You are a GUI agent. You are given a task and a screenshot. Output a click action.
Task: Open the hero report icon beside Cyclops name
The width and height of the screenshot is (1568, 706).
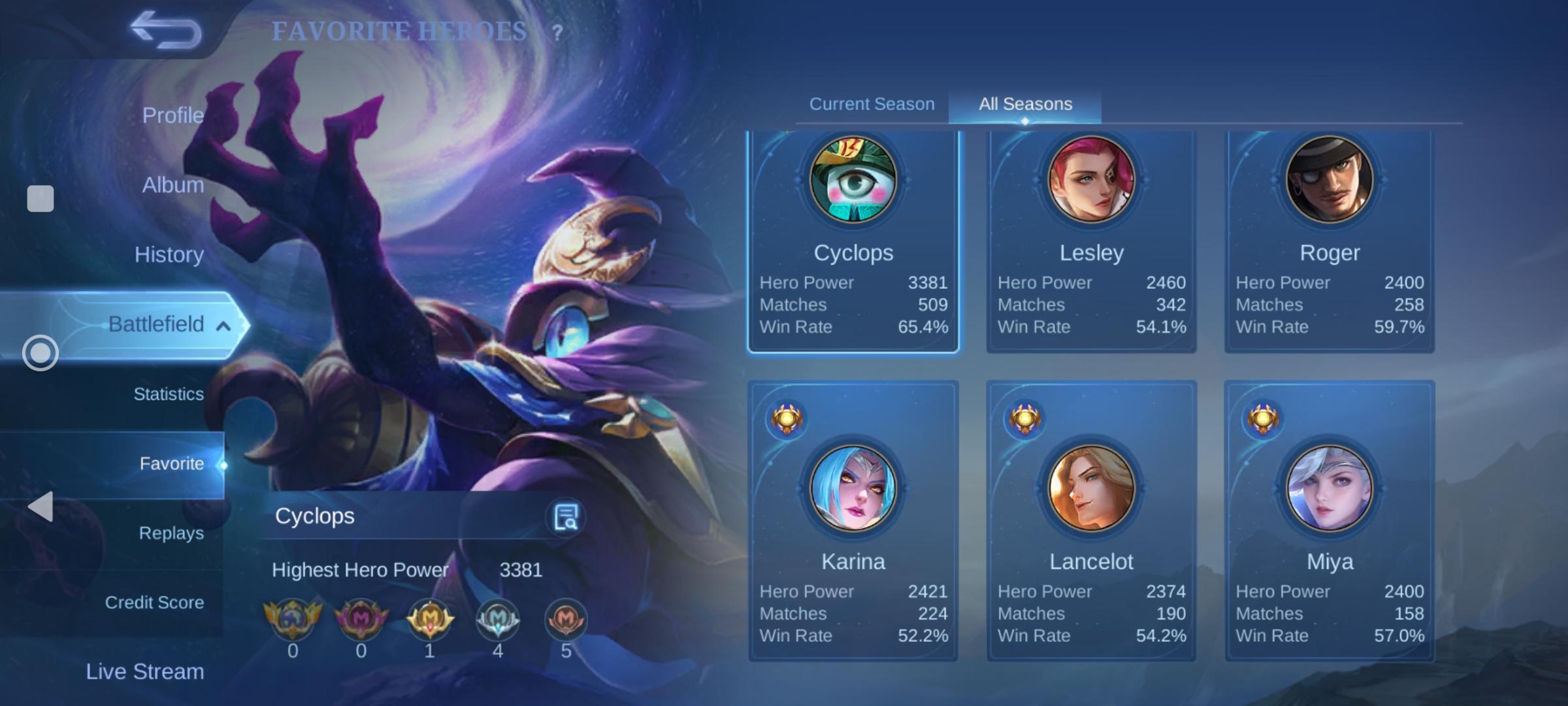pos(566,516)
